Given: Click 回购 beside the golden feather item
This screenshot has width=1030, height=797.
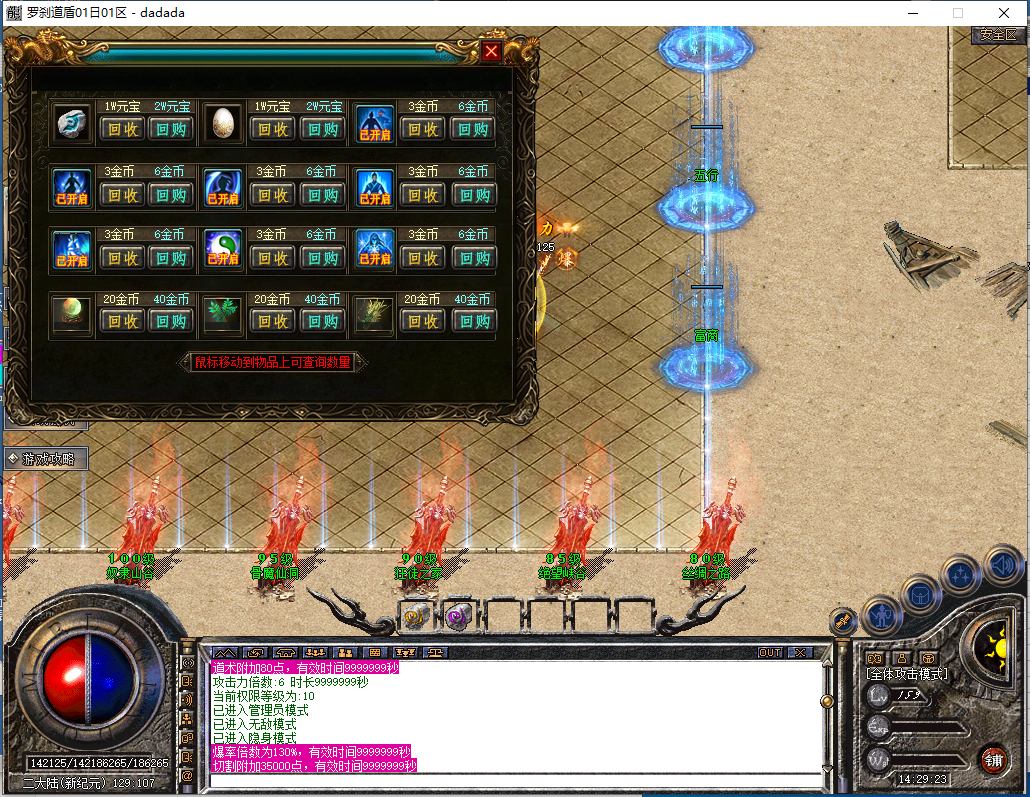Looking at the screenshot, I should tap(473, 321).
